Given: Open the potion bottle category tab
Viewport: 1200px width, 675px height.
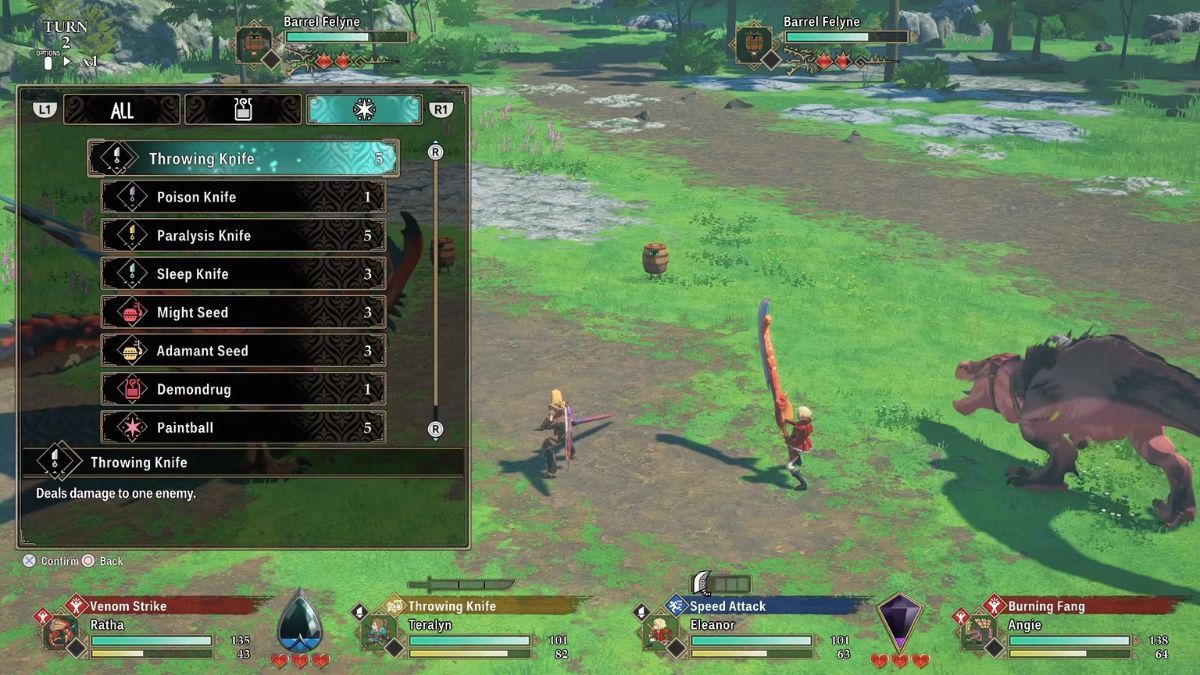Looking at the screenshot, I should click(242, 110).
